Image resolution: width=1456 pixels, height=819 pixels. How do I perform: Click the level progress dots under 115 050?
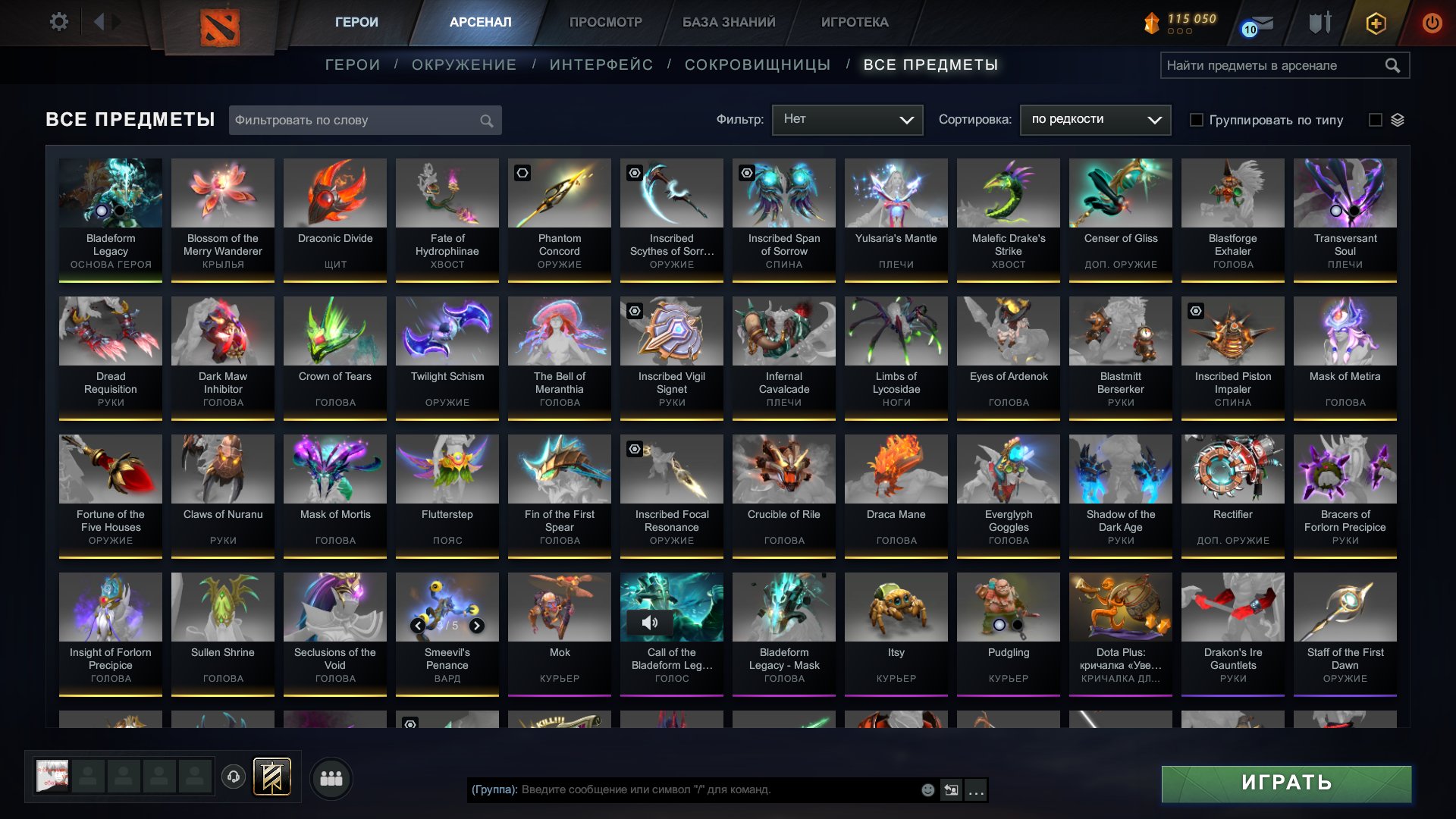[x=1178, y=31]
